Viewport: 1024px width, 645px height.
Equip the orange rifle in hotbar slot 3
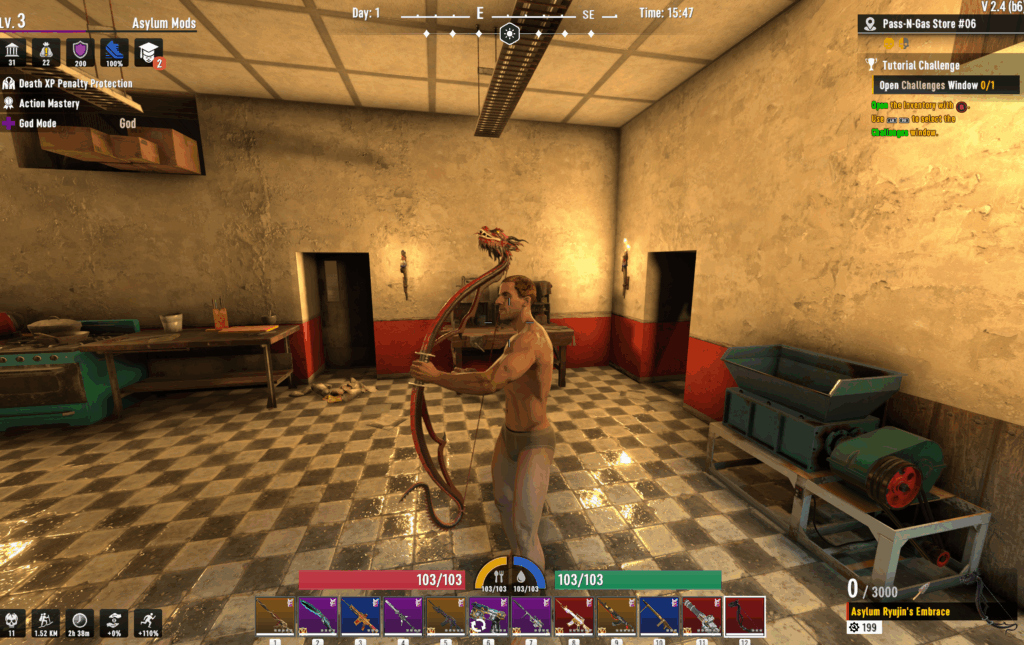[360, 616]
